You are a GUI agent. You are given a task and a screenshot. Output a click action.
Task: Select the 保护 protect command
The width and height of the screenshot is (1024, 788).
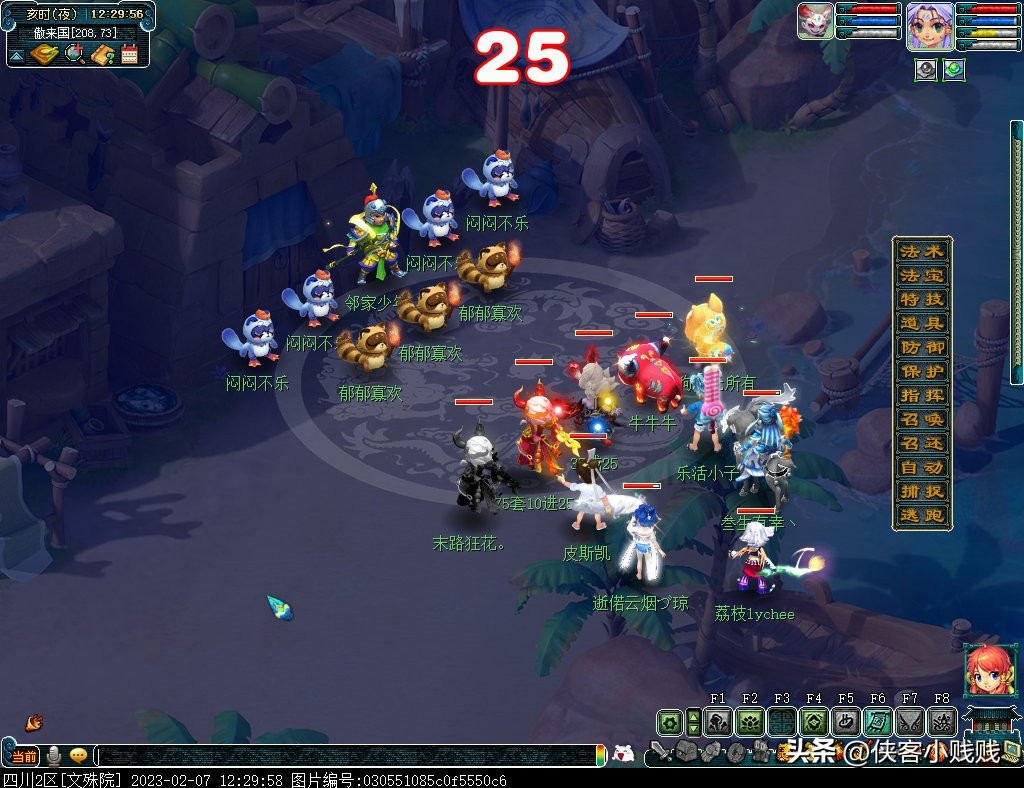(x=921, y=371)
